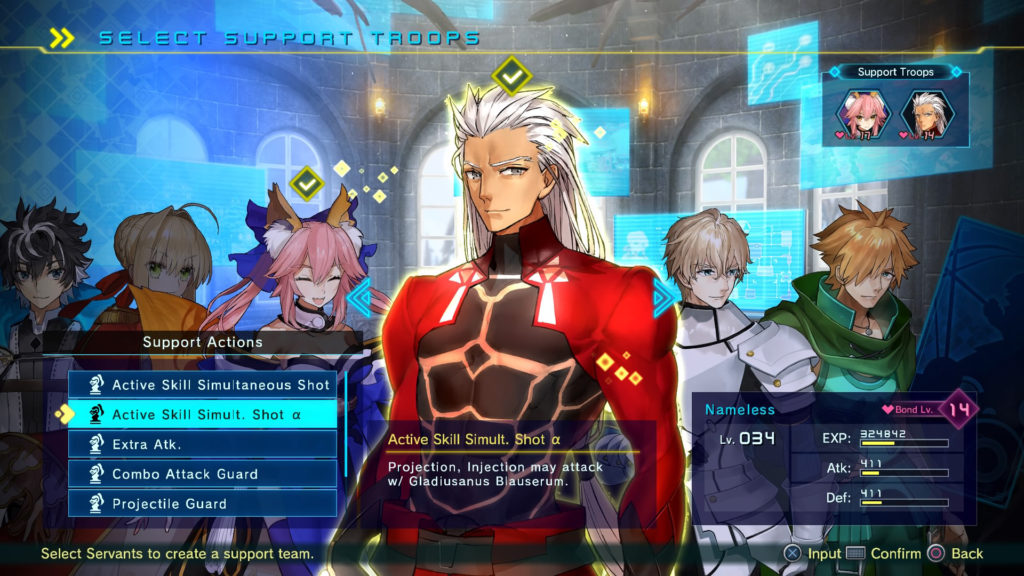Choose Active Skill Simult. Shot α entry

tap(207, 414)
